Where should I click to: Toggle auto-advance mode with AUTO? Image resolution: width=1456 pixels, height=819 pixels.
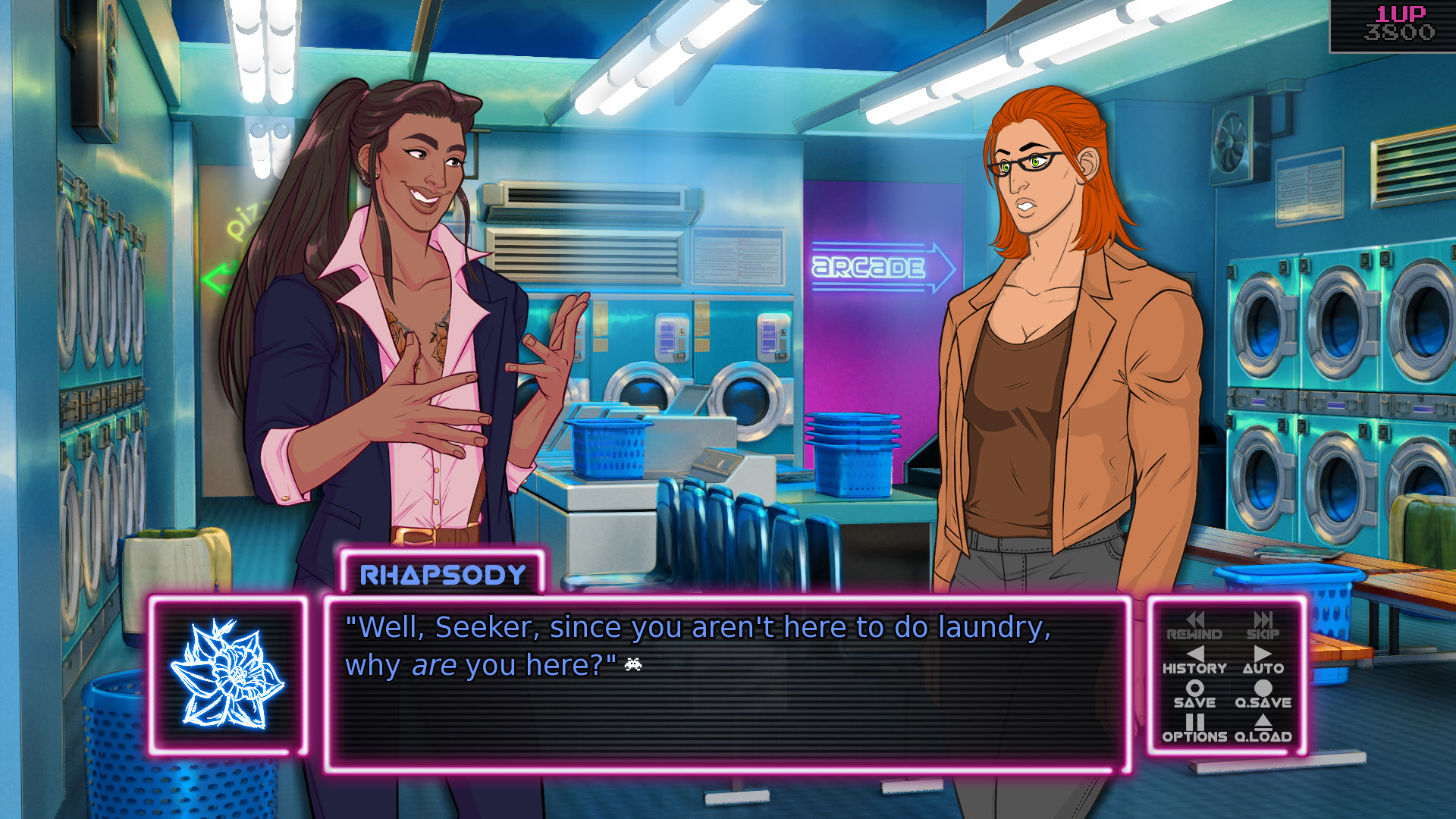click(x=1263, y=670)
